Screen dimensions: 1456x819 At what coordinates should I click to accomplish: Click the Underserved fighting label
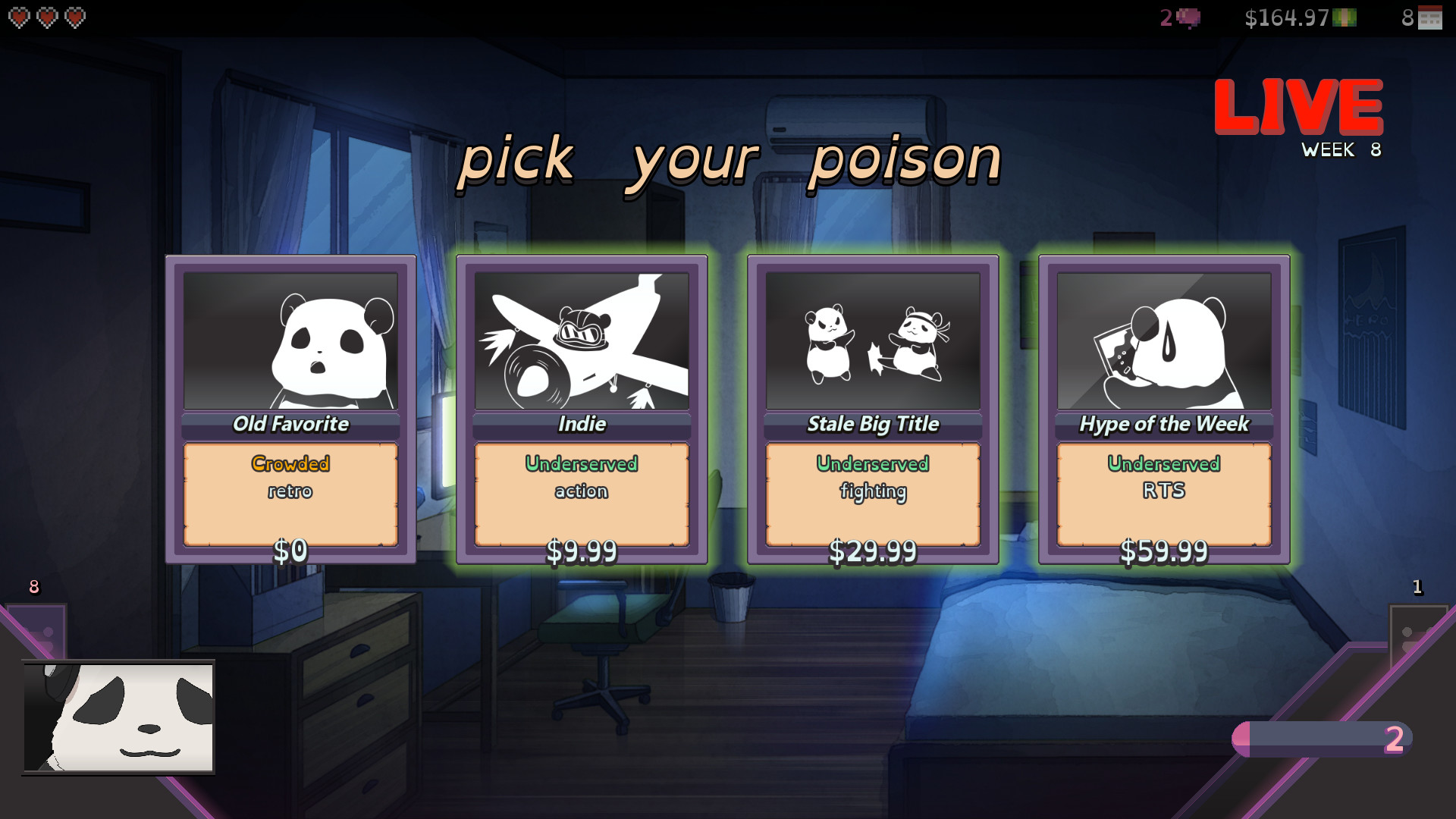click(872, 478)
